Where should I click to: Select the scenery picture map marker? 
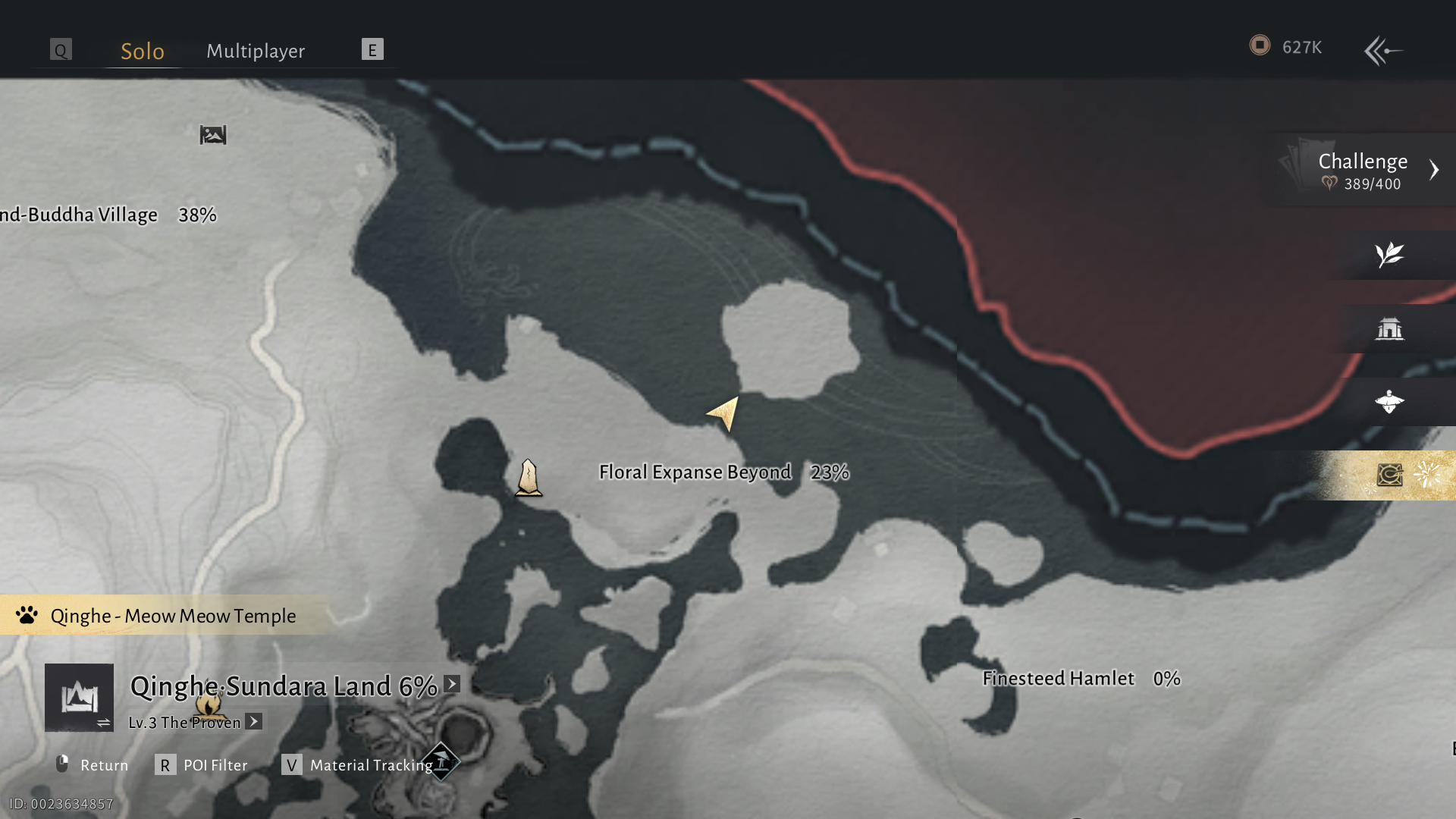[x=213, y=135]
